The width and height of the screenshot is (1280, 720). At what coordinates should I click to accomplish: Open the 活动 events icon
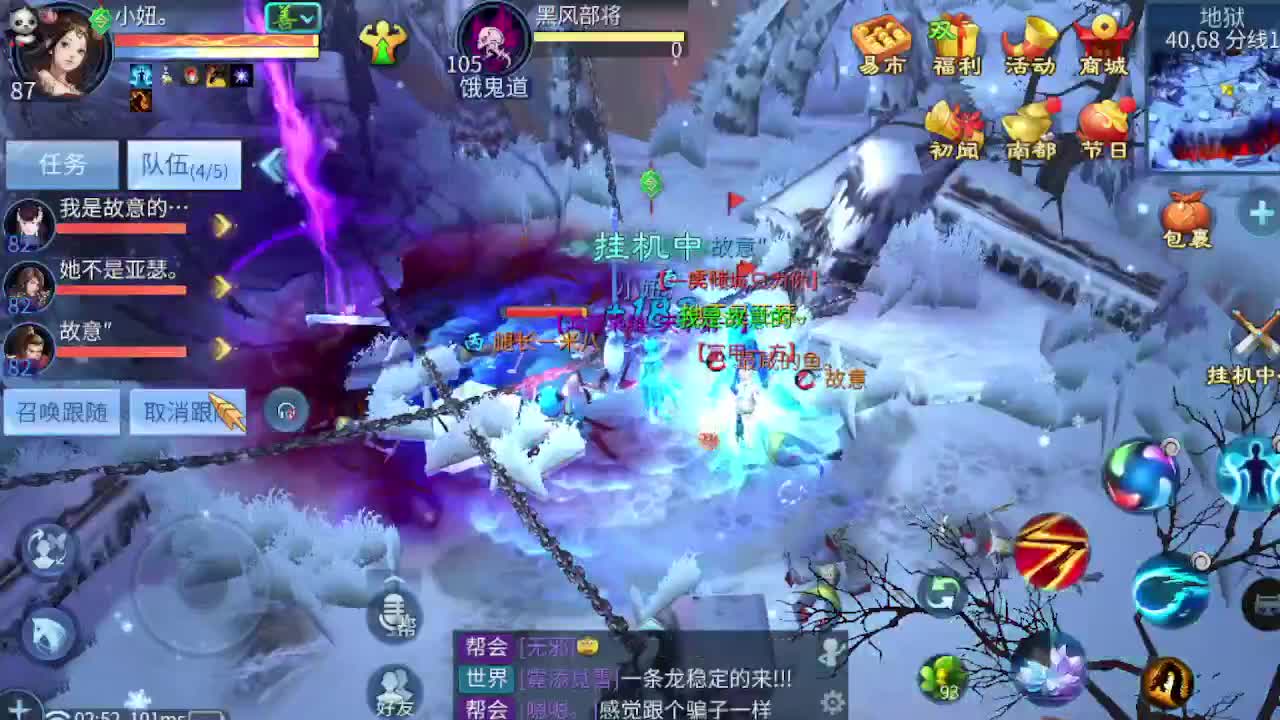point(1028,42)
